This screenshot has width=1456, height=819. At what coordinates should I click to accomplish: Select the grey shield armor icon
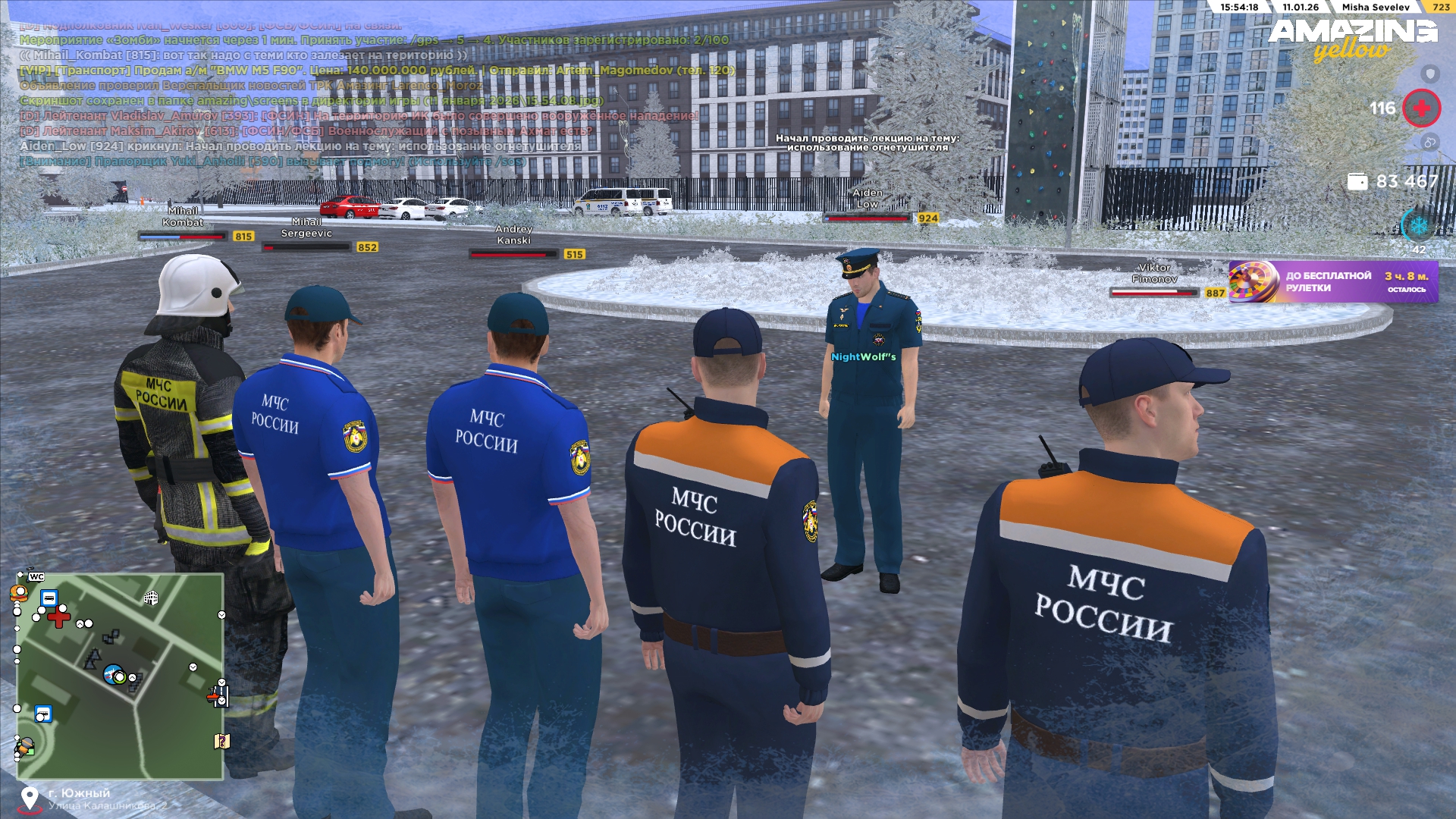[1429, 74]
